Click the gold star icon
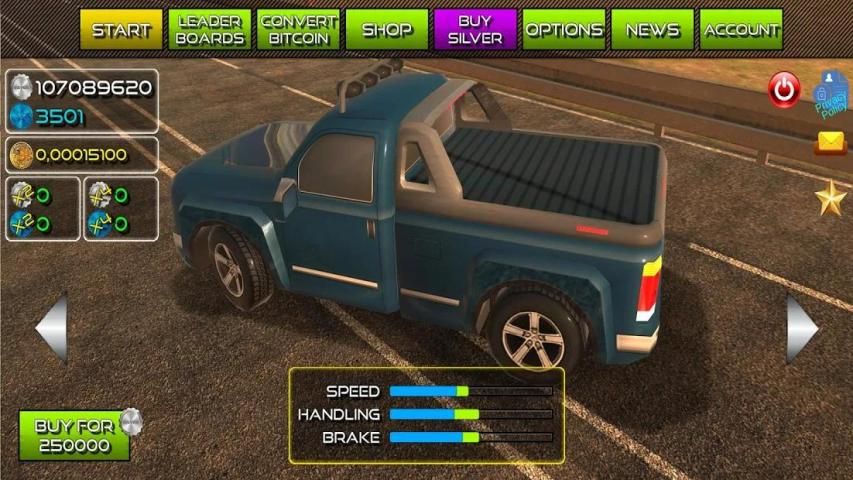This screenshot has height=480, width=853. 830,198
